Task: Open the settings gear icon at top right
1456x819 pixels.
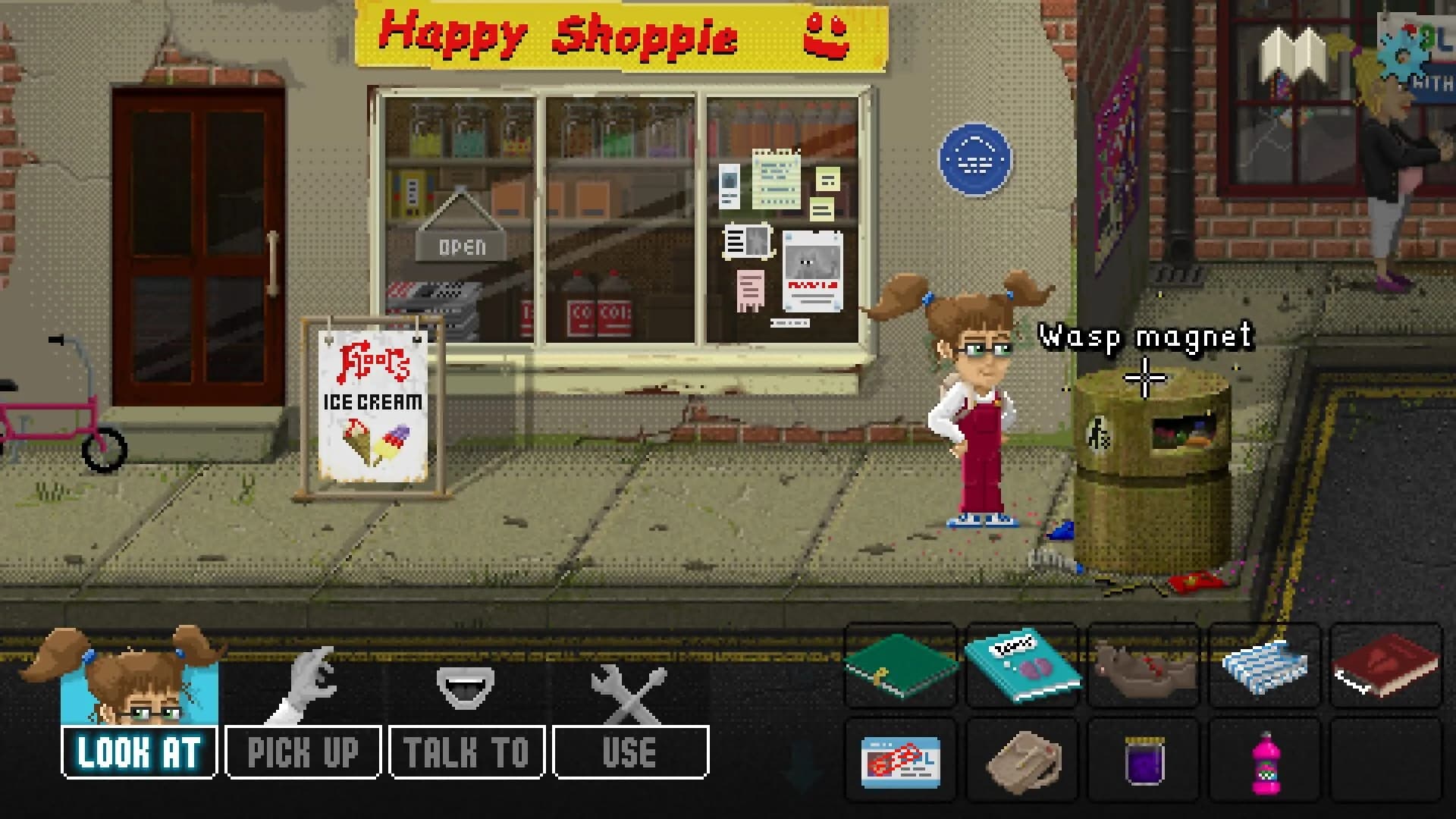Action: [1402, 53]
